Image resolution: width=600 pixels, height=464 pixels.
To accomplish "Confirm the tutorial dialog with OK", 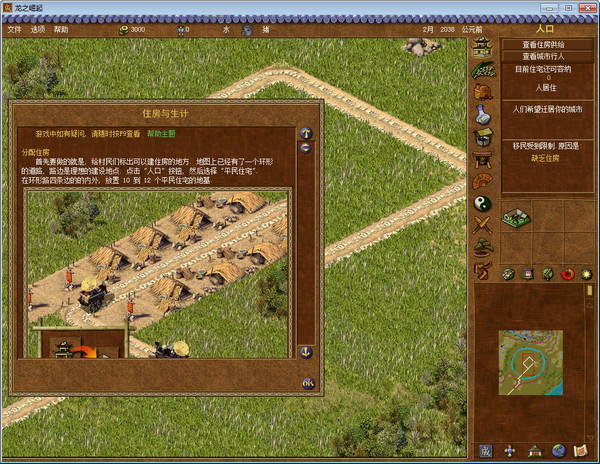I will pos(308,383).
